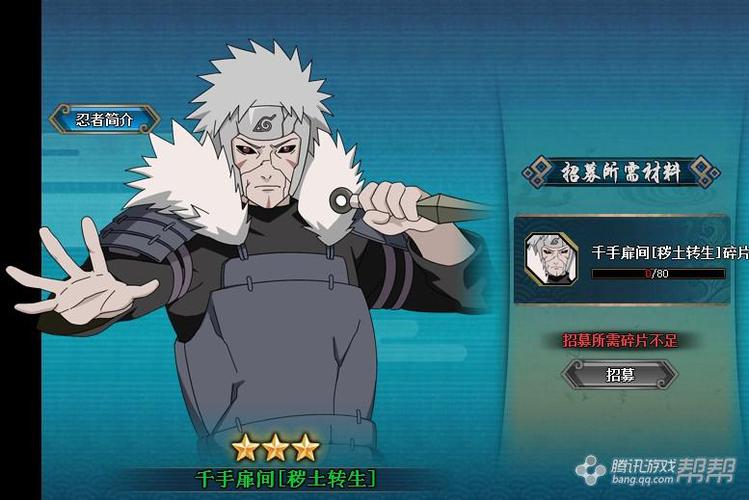
Task: Open the 忍者简介 ninja profile
Action: point(104,119)
